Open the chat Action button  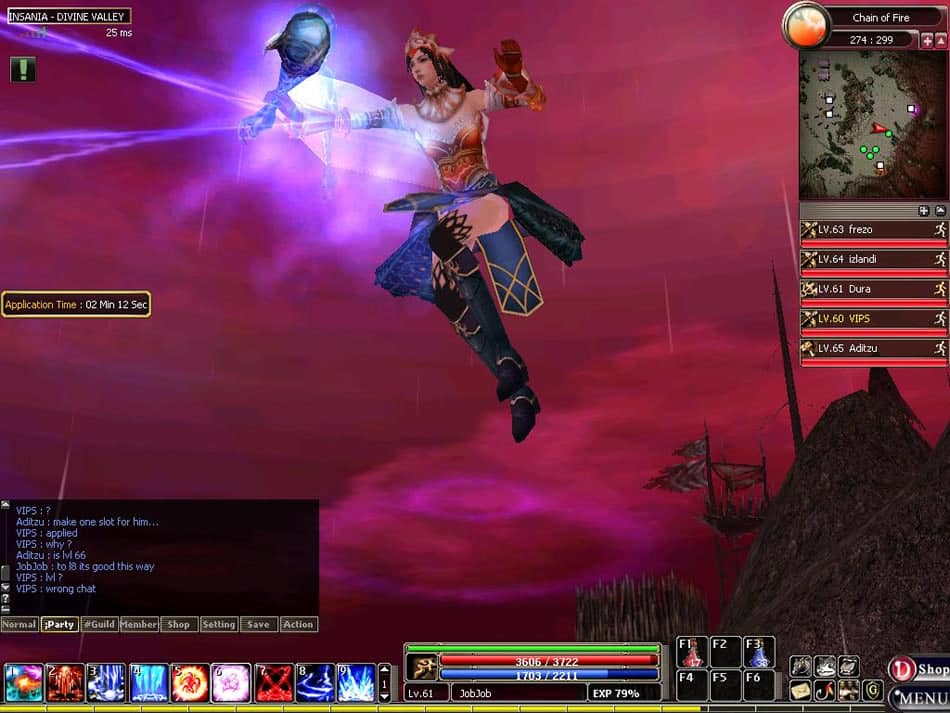click(298, 624)
